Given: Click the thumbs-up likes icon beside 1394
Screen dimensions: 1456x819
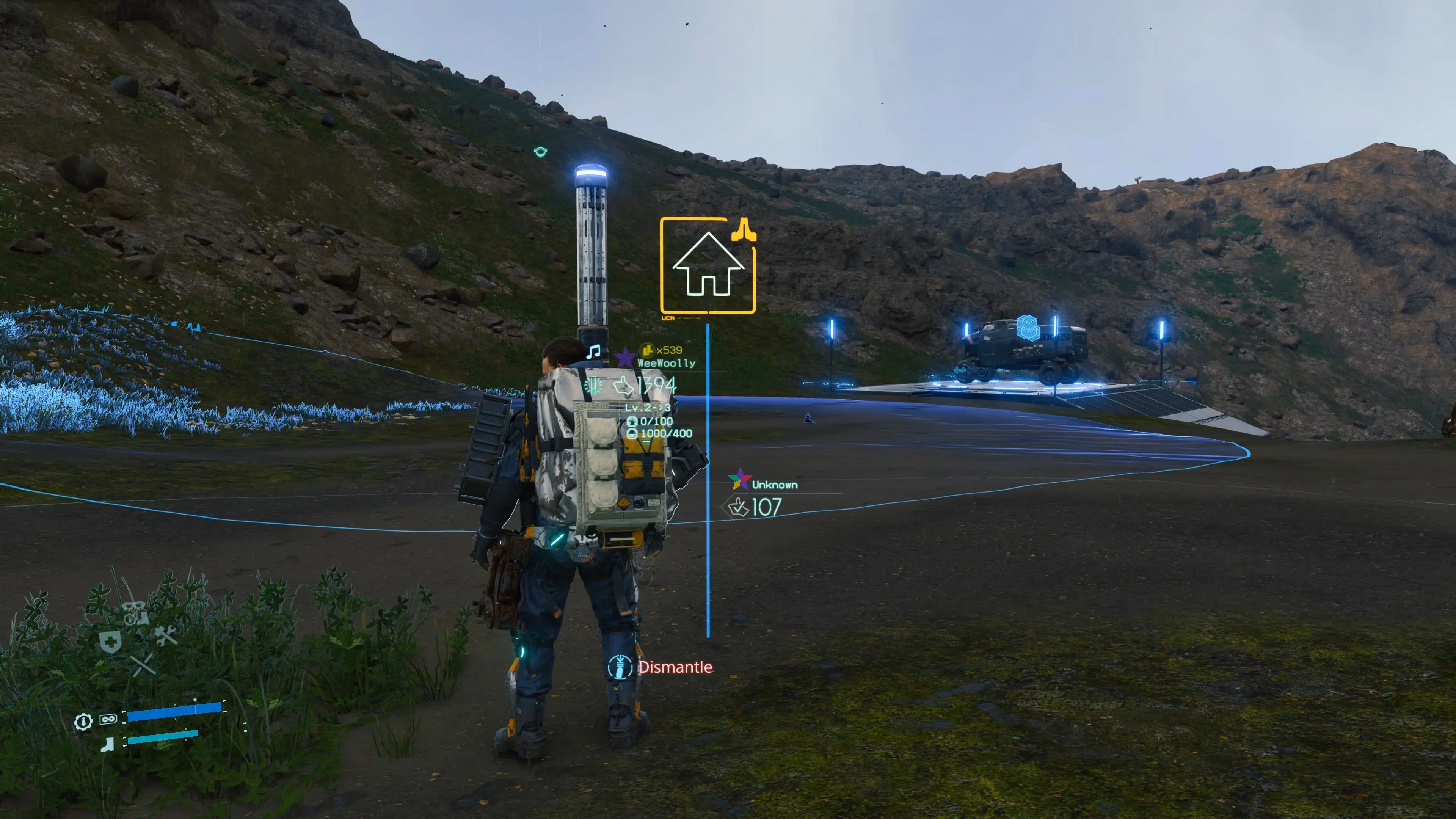Looking at the screenshot, I should (x=623, y=386).
